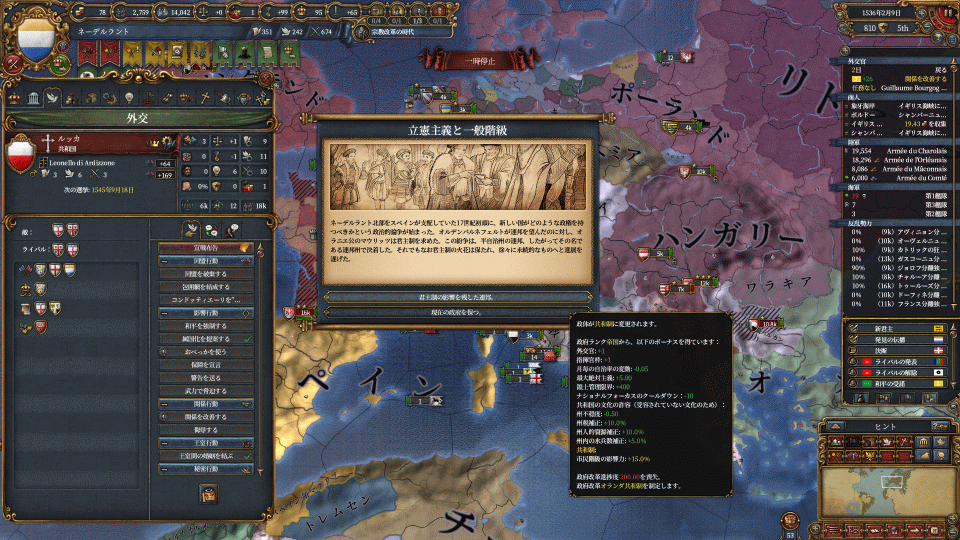Select 保障を宣言 guarantee action
960x540 pixels.
pyautogui.click(x=203, y=365)
